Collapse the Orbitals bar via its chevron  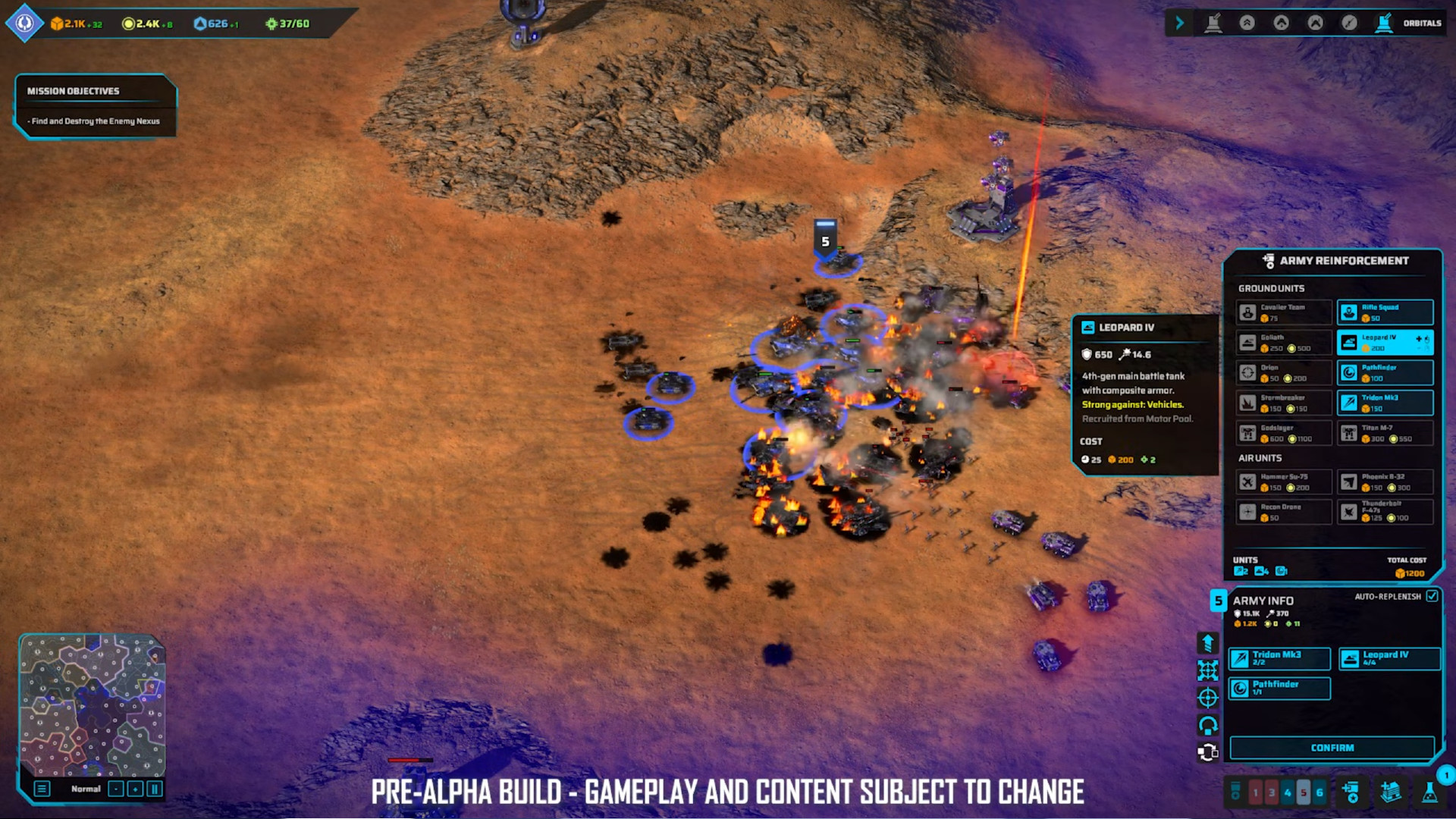coord(1180,23)
